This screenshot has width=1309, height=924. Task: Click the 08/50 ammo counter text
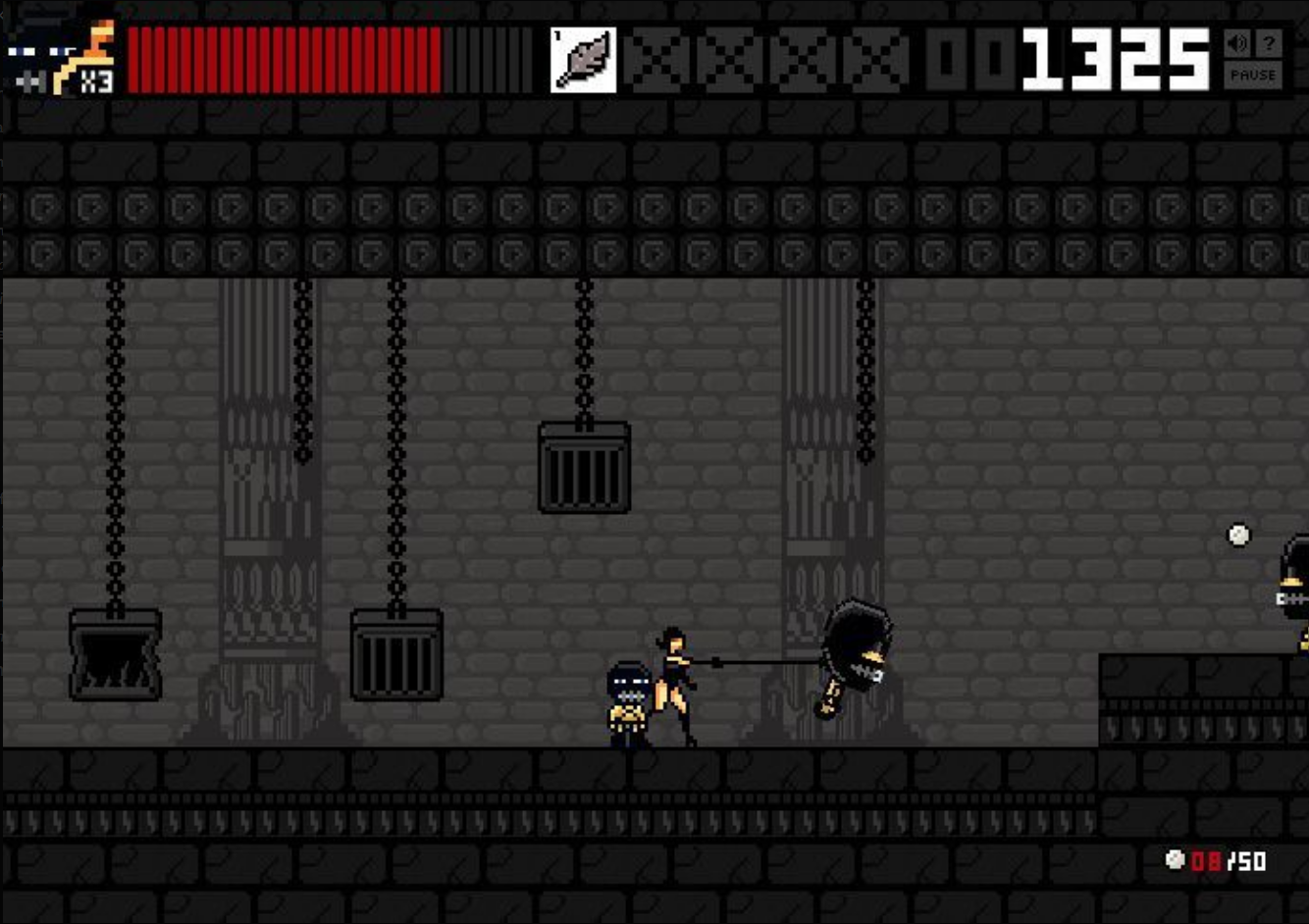(1217, 862)
